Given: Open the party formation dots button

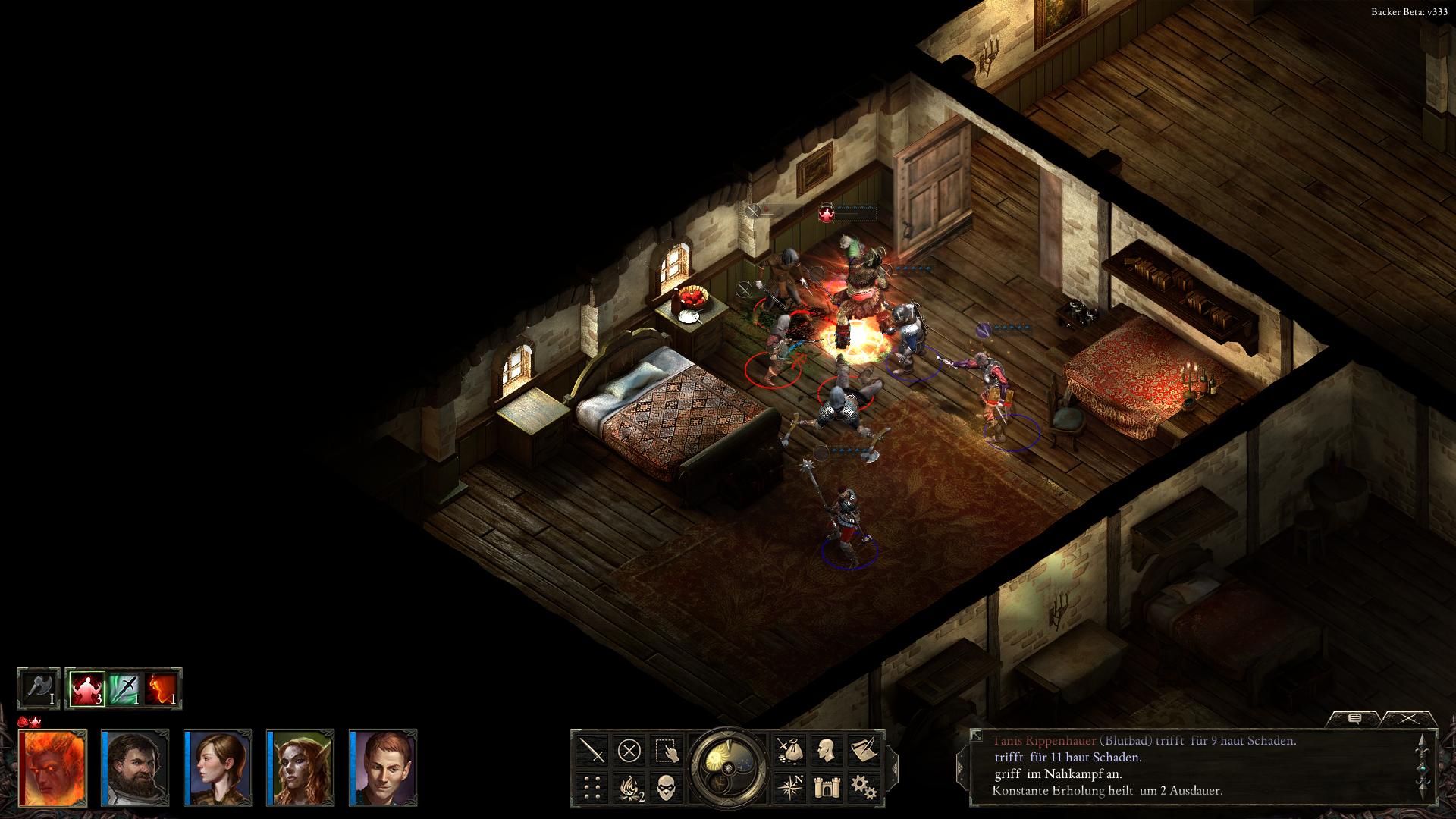Looking at the screenshot, I should point(592,788).
